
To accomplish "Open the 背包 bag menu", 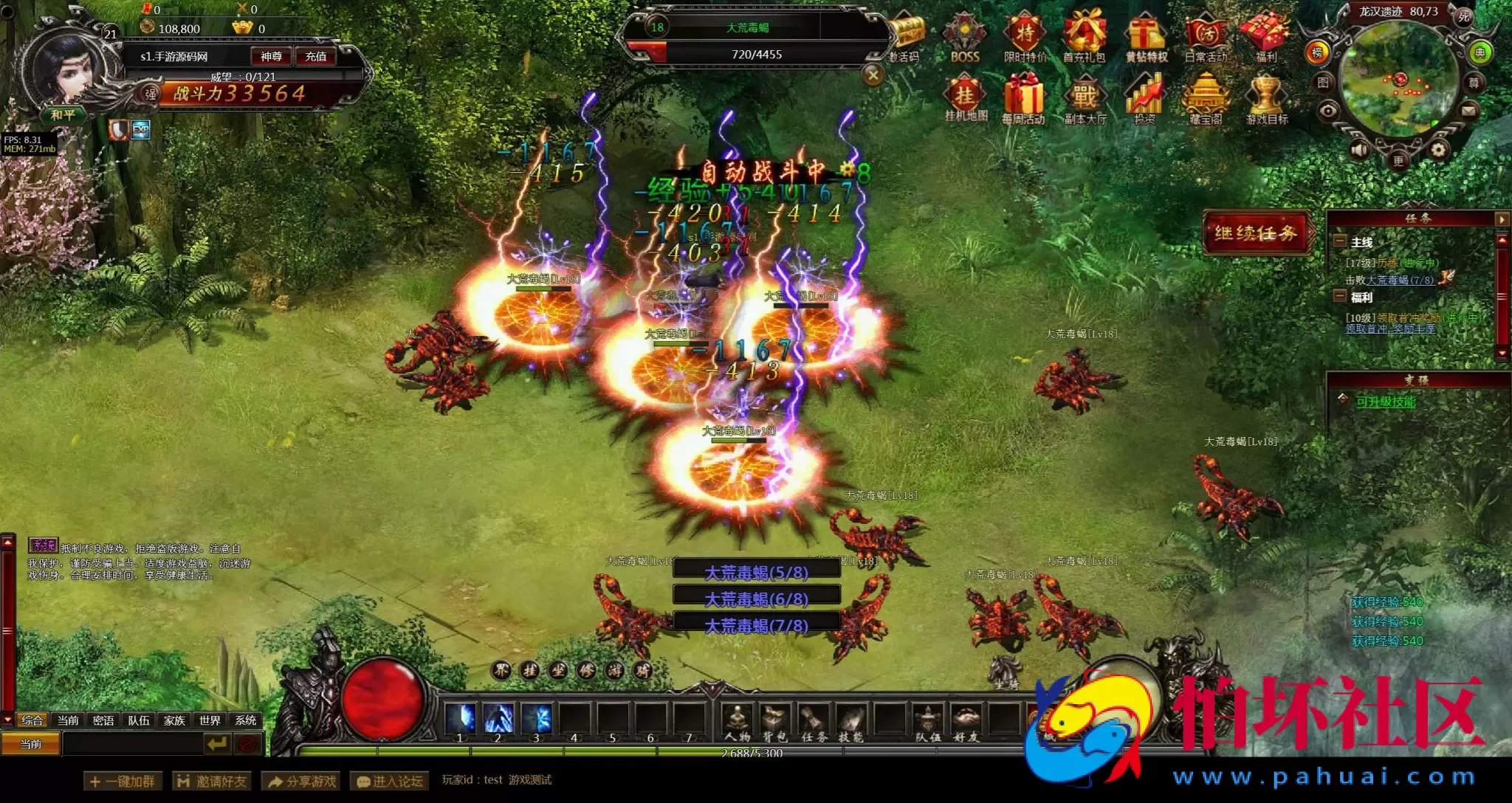I will coord(774,721).
